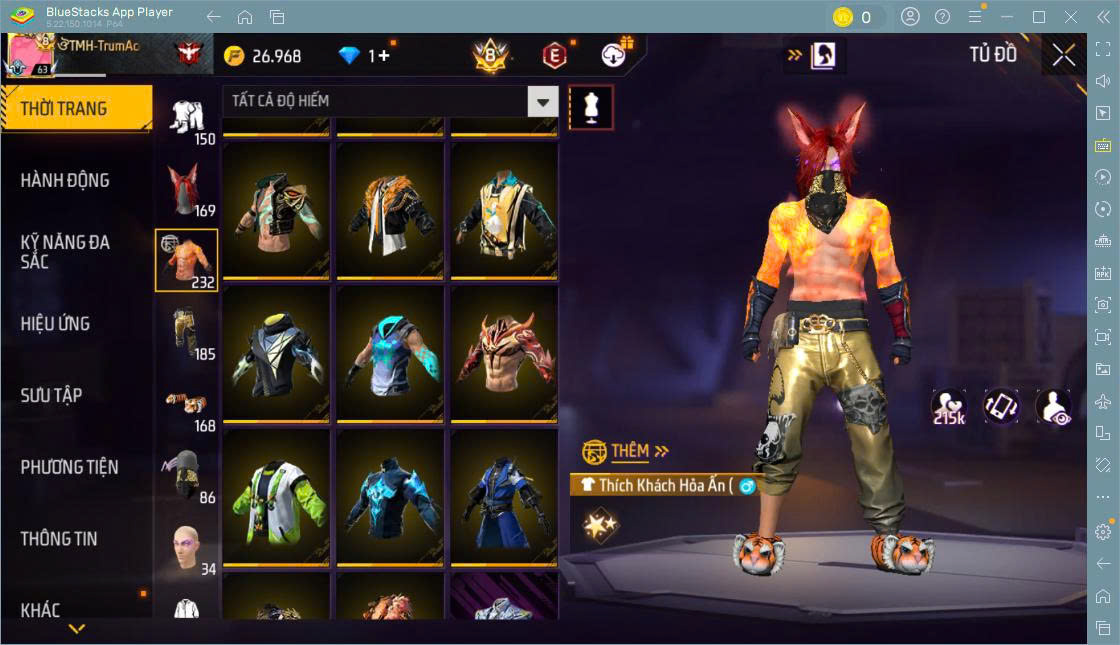Add diamonds with the plus button

tap(379, 56)
